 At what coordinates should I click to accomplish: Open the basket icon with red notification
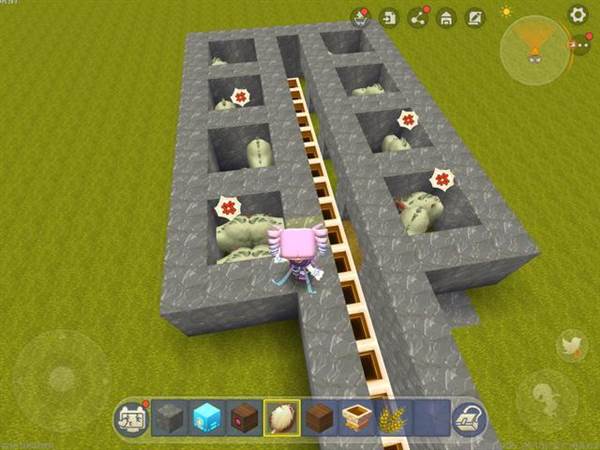point(360,17)
